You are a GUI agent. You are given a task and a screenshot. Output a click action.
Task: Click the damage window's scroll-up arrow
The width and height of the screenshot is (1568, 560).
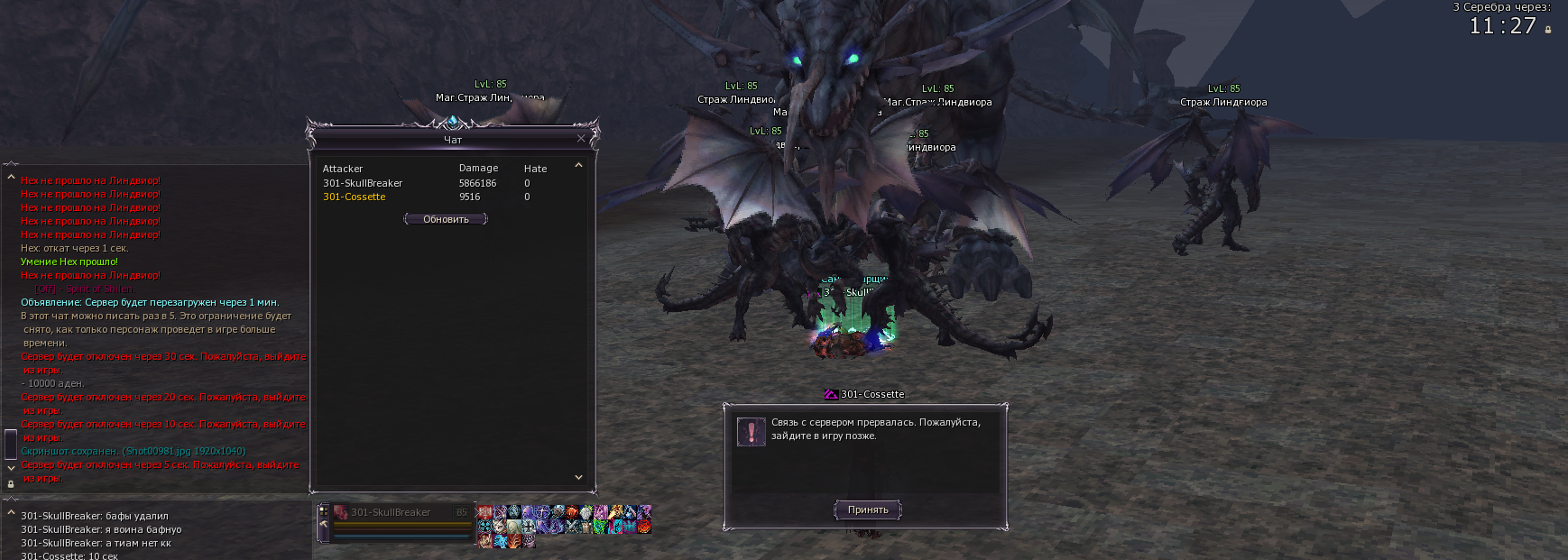[578, 166]
